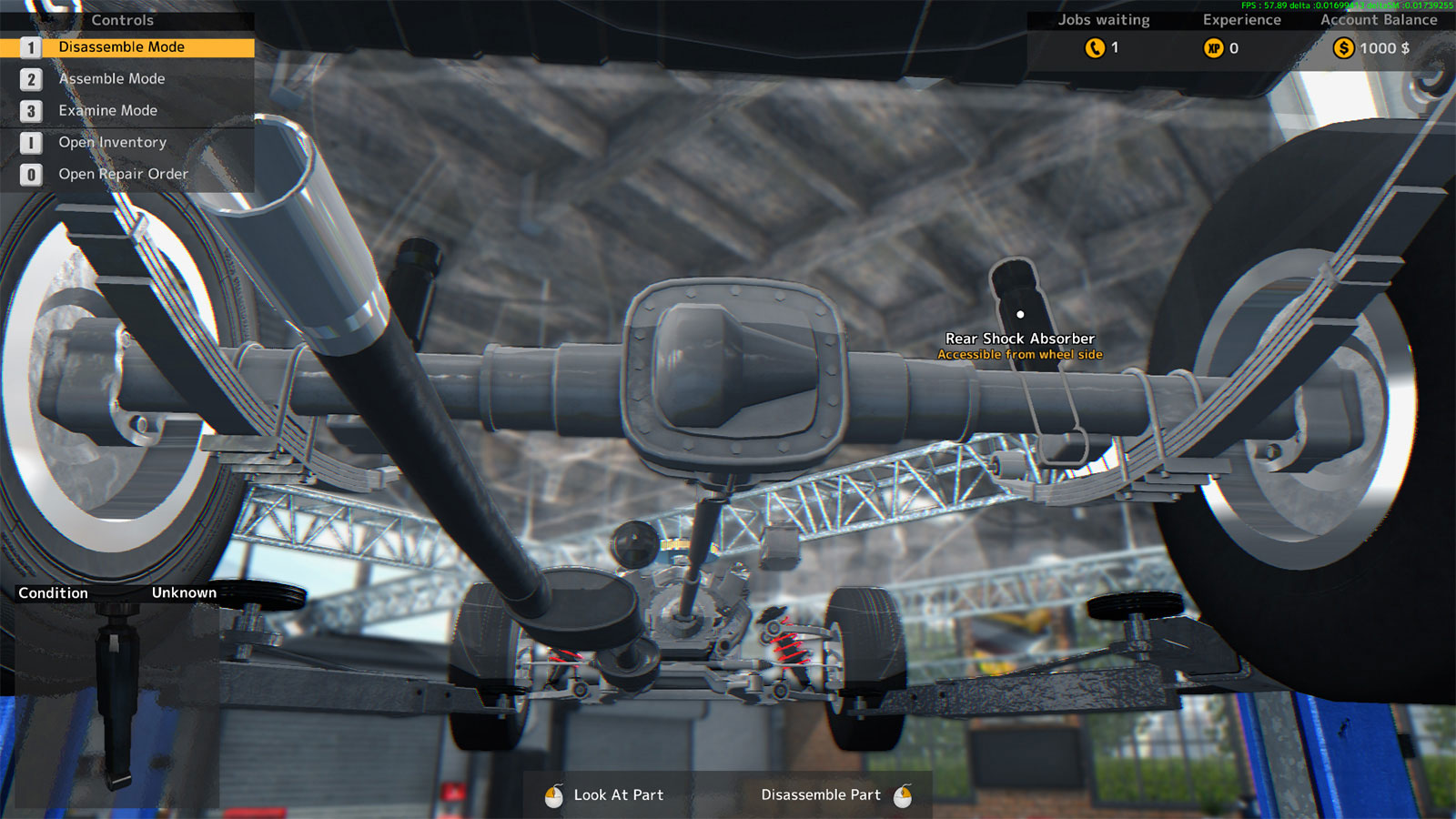Click the '2' keycap icon for Assemble Mode
The width and height of the screenshot is (1456, 819).
tap(32, 79)
